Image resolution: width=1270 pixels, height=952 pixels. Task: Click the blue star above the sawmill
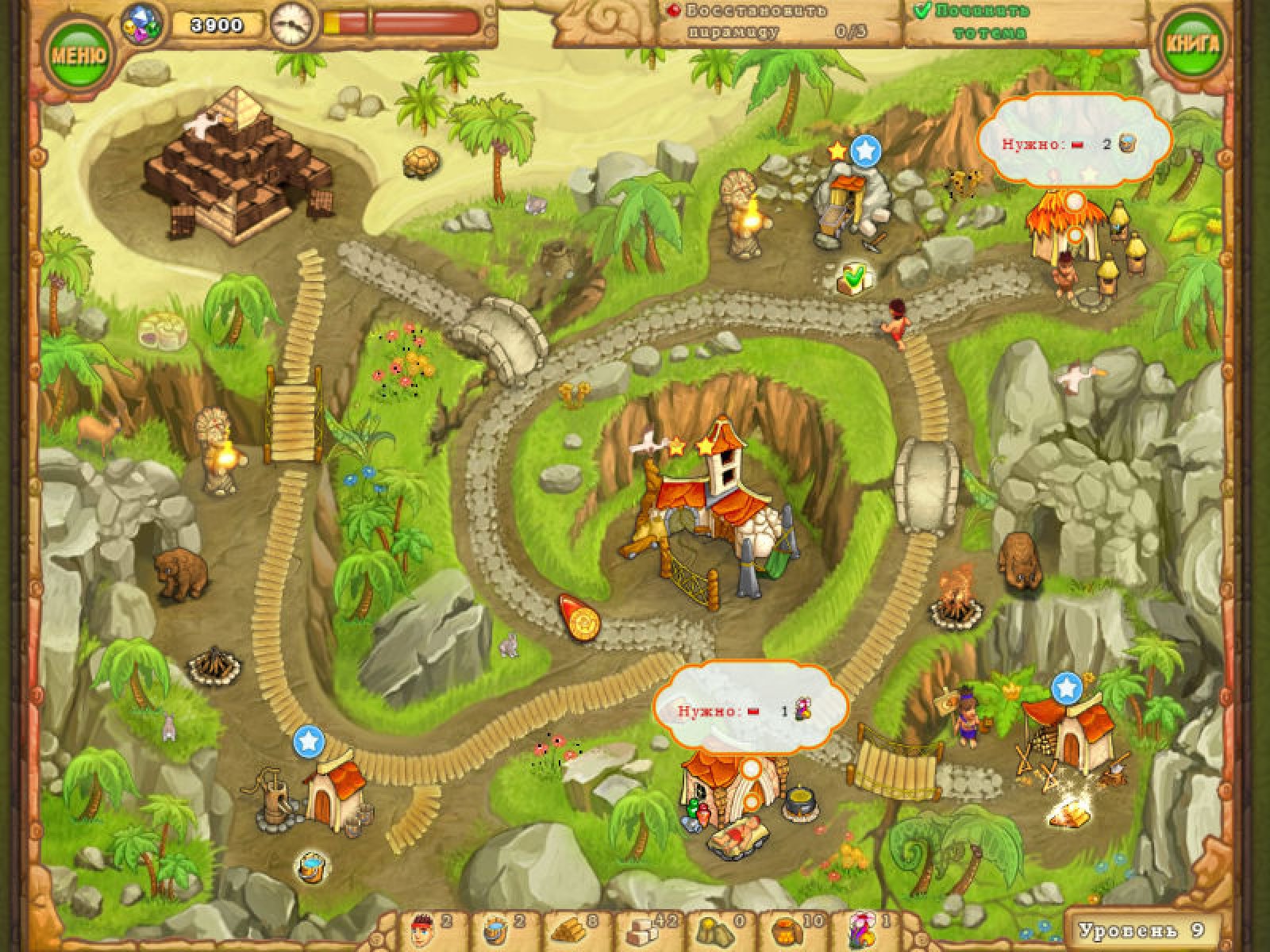(x=1067, y=685)
